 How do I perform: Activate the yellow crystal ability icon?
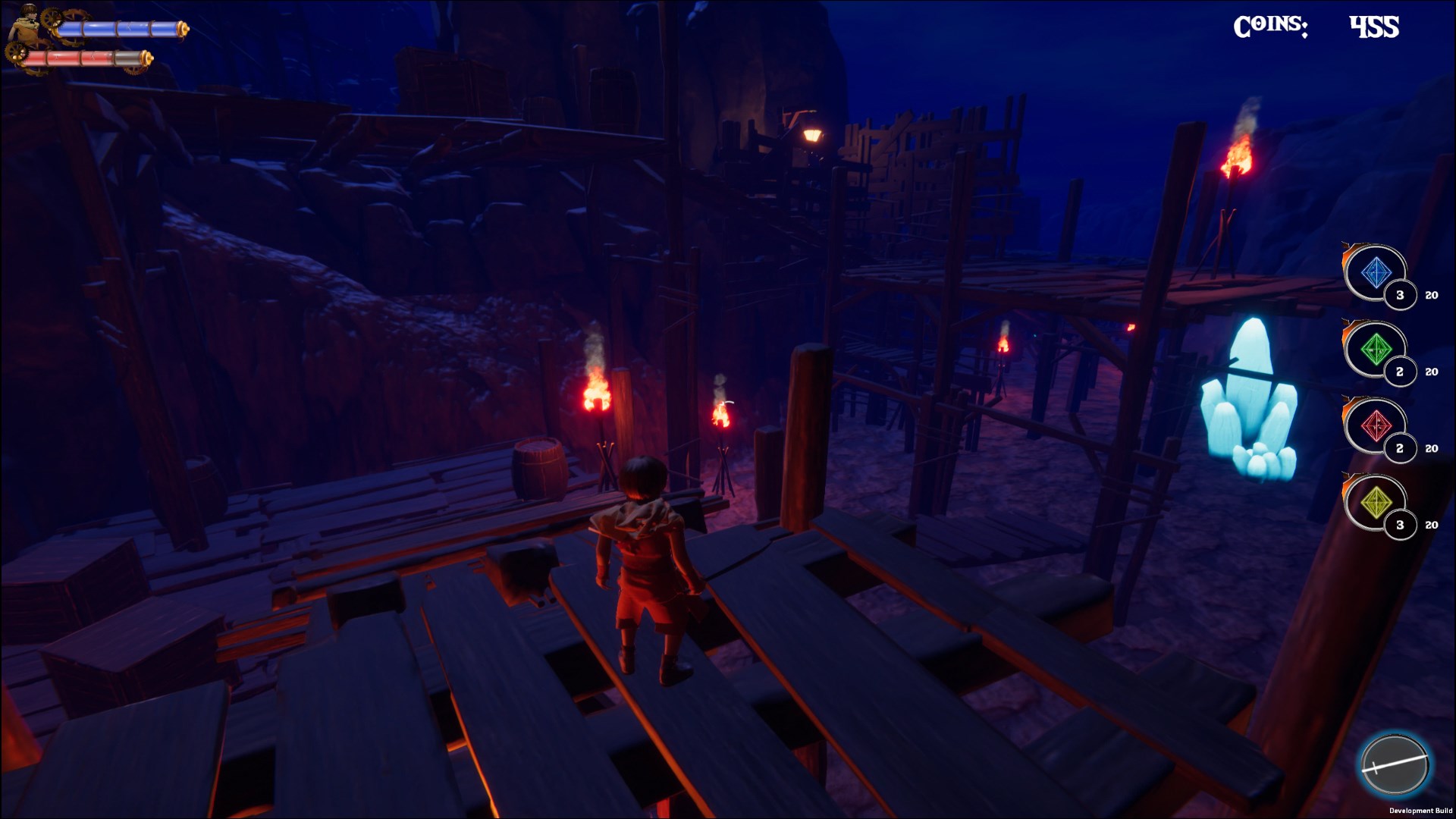click(1376, 501)
